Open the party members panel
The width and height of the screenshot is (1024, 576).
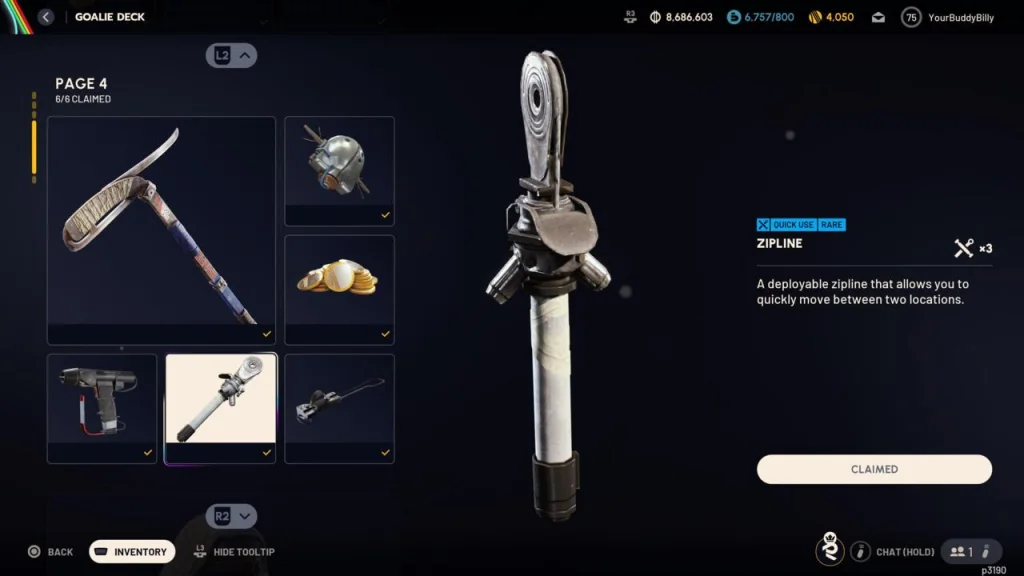point(971,551)
